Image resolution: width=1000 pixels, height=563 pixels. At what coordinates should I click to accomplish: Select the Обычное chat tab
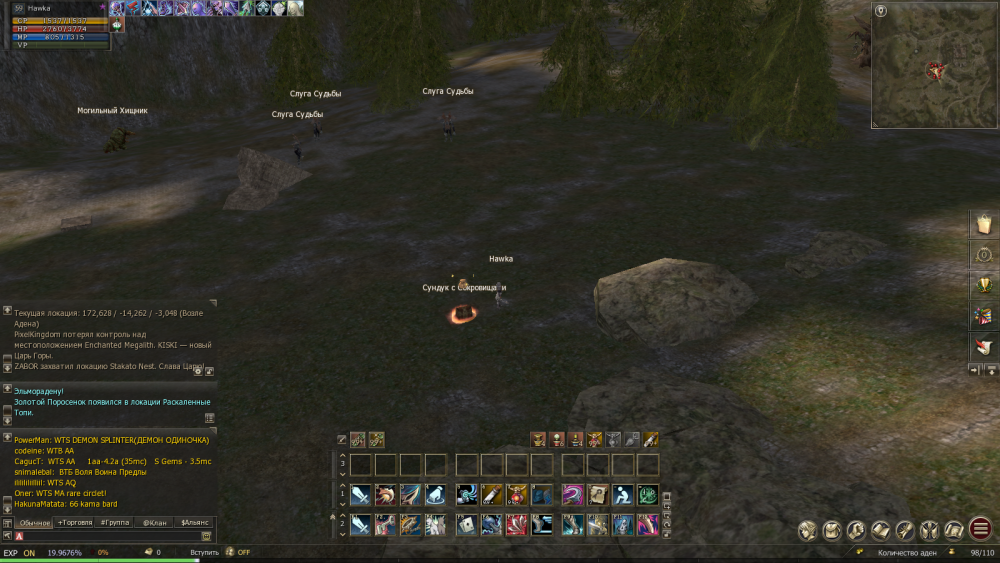34,523
